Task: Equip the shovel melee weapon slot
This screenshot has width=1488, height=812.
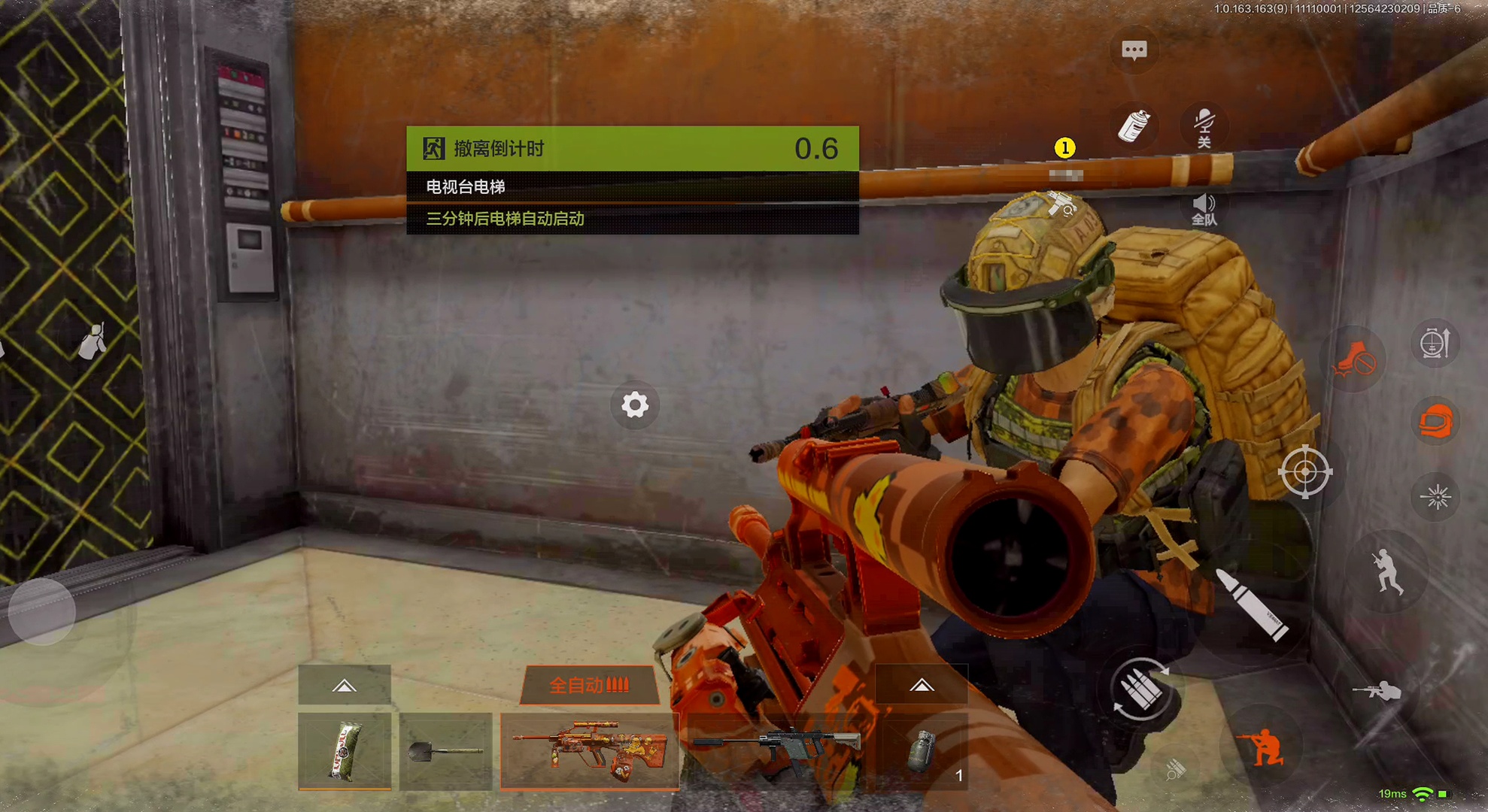Action: [x=445, y=750]
